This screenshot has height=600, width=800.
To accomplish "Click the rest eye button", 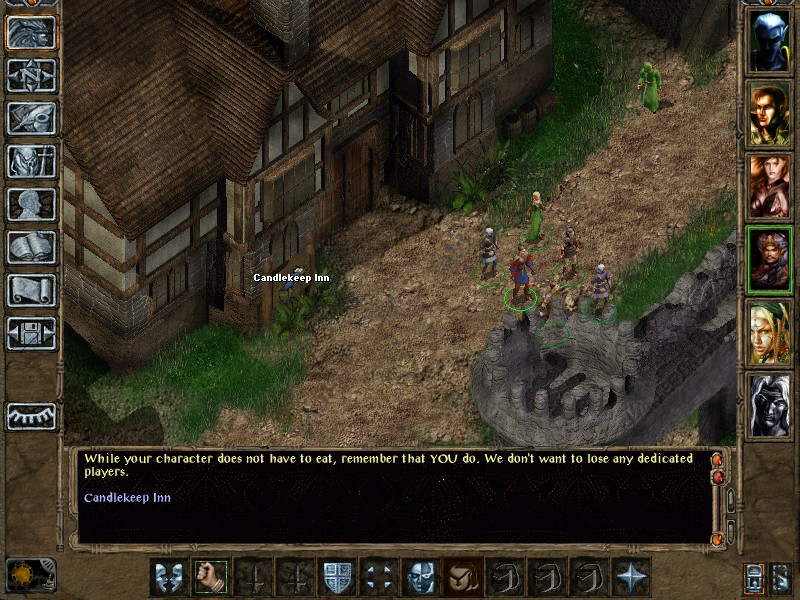I will pos(32,416).
